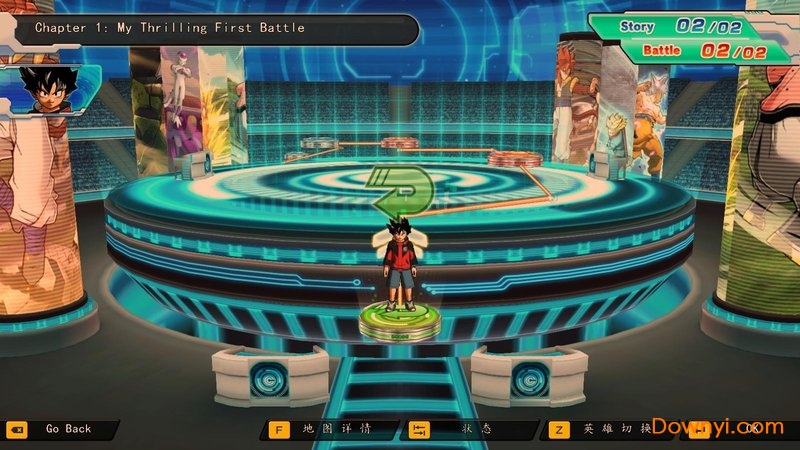
Task: Choose the orange stage node on the board
Action: pos(512,157)
